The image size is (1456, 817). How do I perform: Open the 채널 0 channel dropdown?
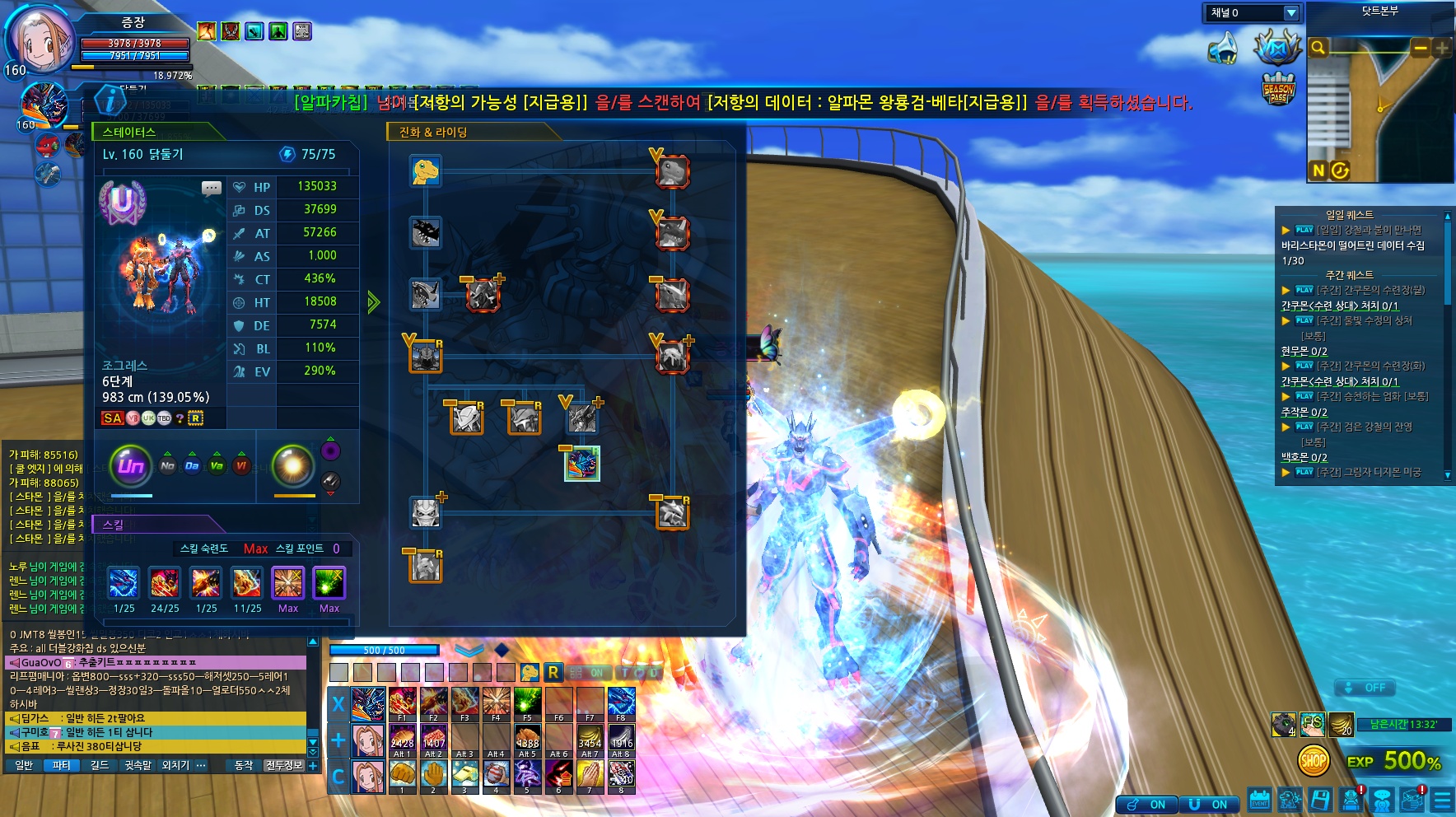(x=1290, y=13)
